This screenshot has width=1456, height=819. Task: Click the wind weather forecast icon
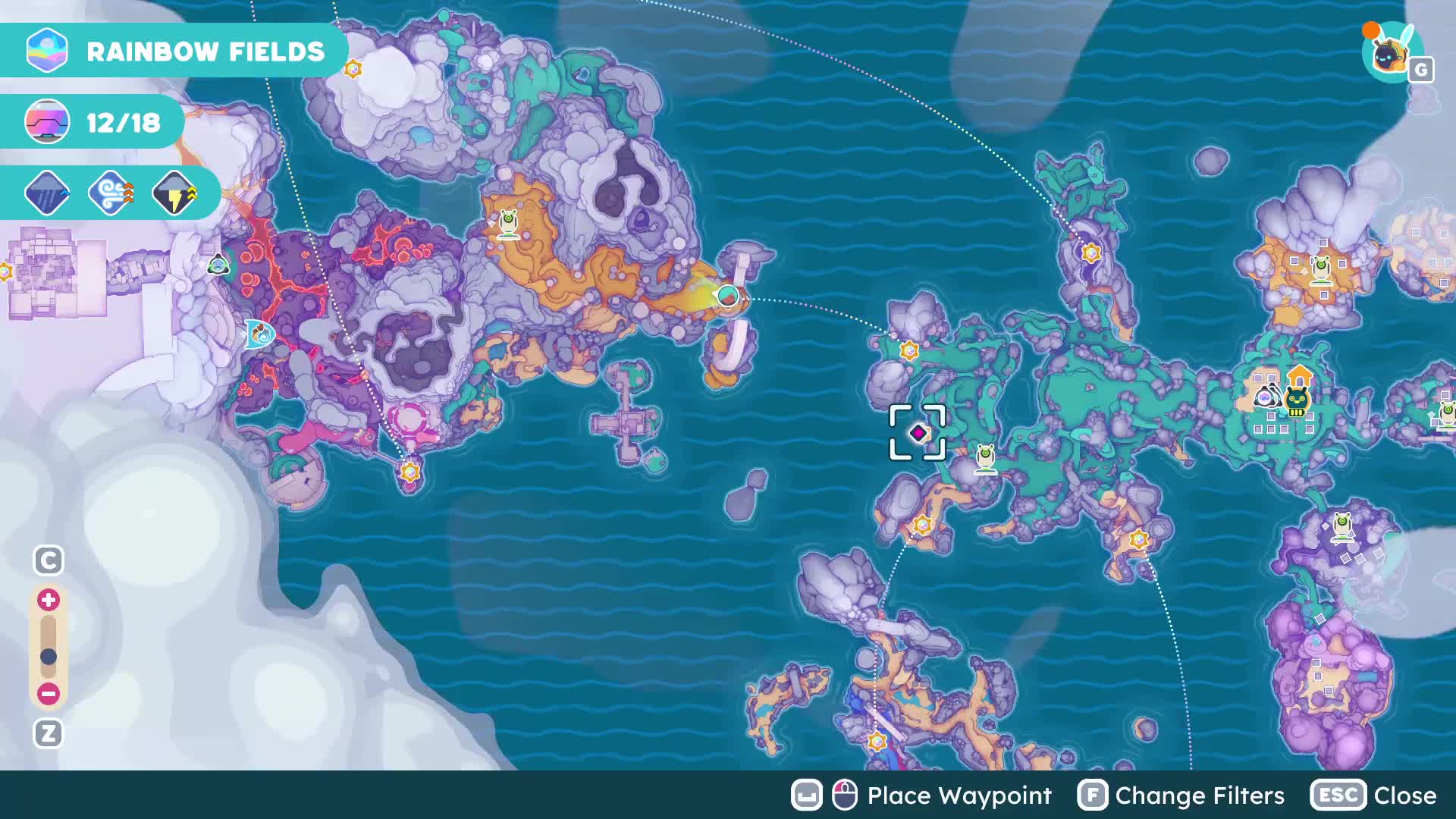click(x=111, y=193)
